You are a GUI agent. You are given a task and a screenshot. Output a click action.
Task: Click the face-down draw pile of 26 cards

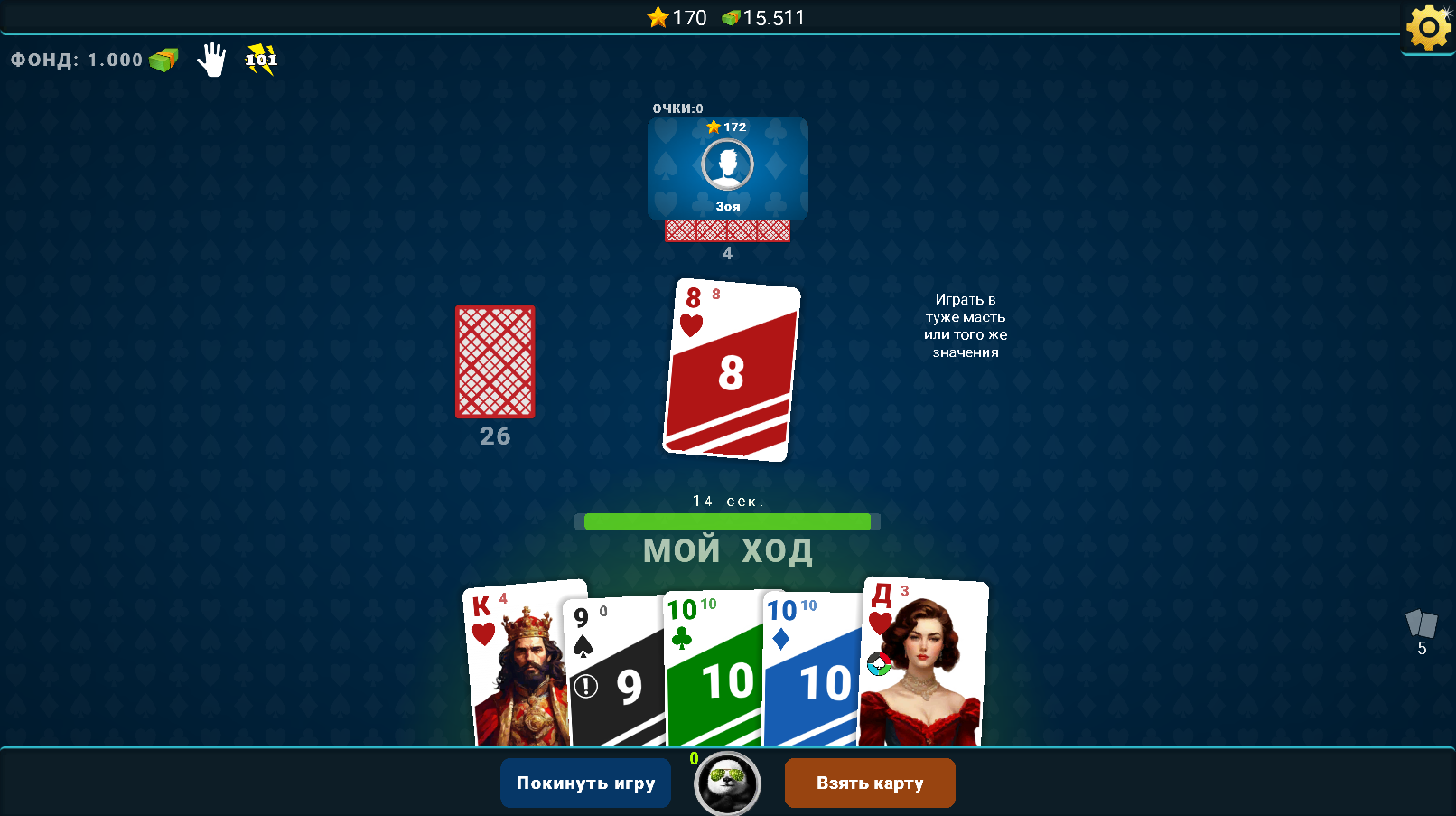[494, 363]
